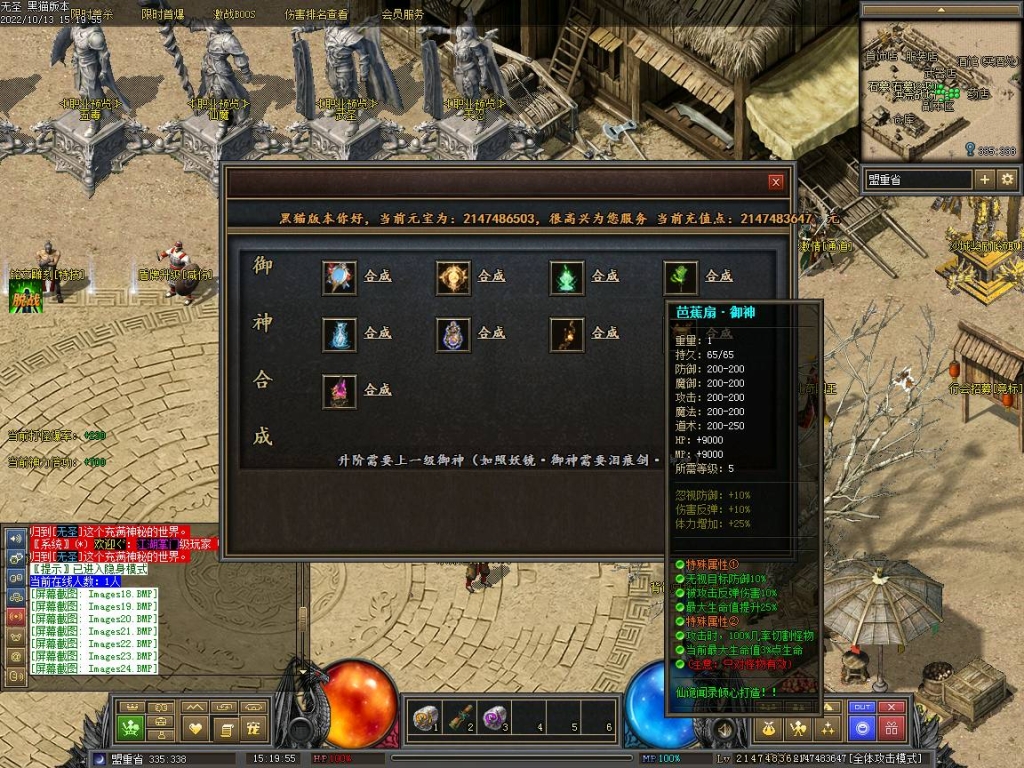Click 合成 beside the blue potion bottle
This screenshot has width=1024, height=768.
tap(377, 333)
